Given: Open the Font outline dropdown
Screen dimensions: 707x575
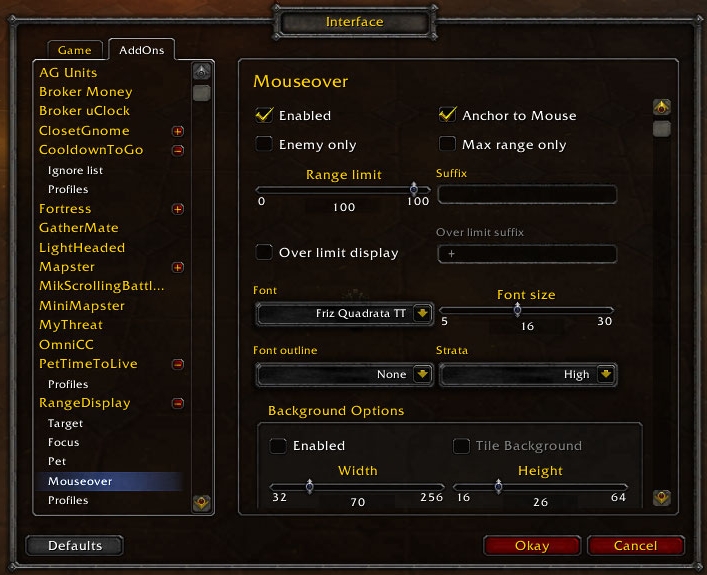Looking at the screenshot, I should [422, 374].
